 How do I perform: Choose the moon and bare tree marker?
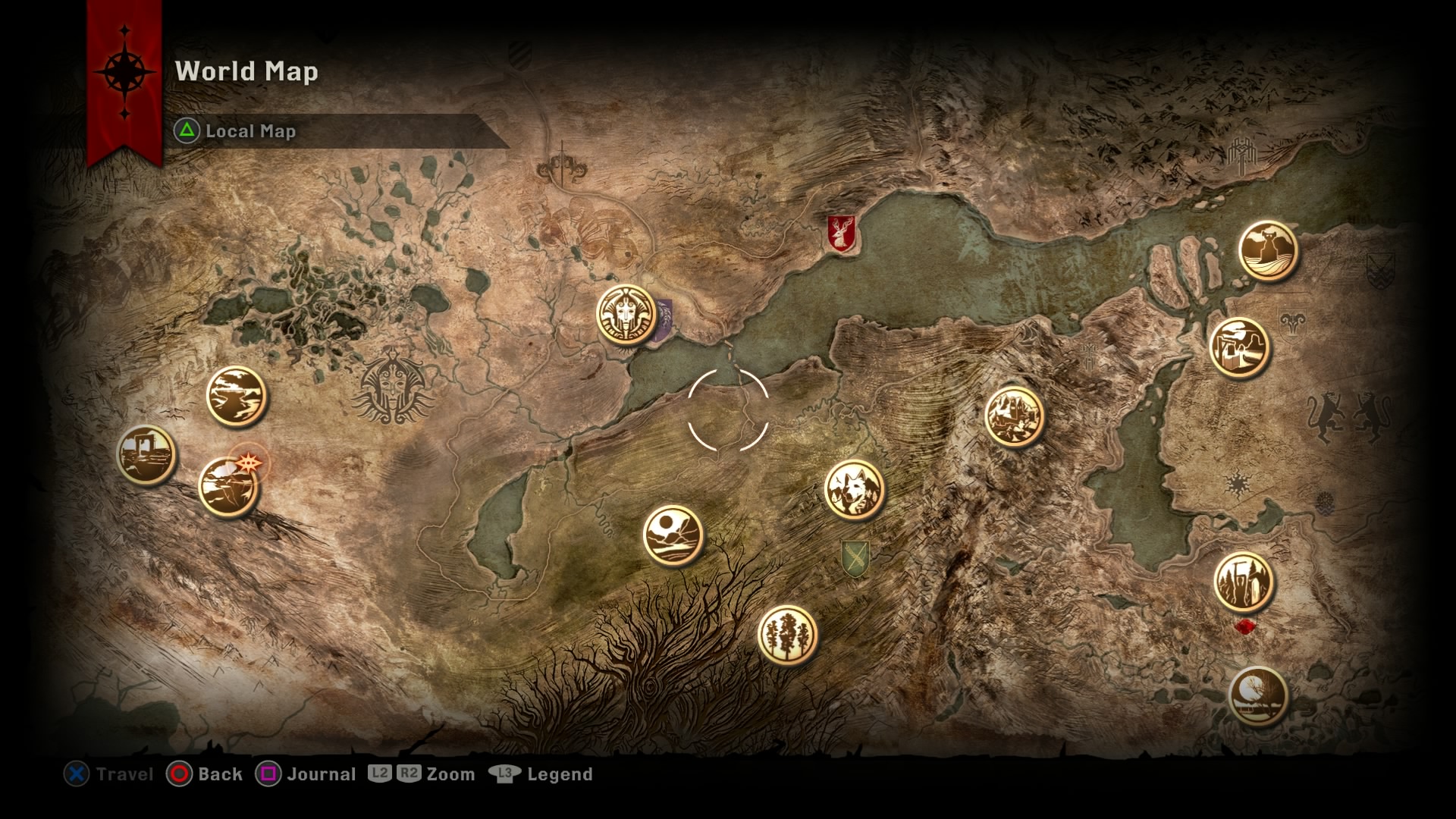tap(1258, 696)
